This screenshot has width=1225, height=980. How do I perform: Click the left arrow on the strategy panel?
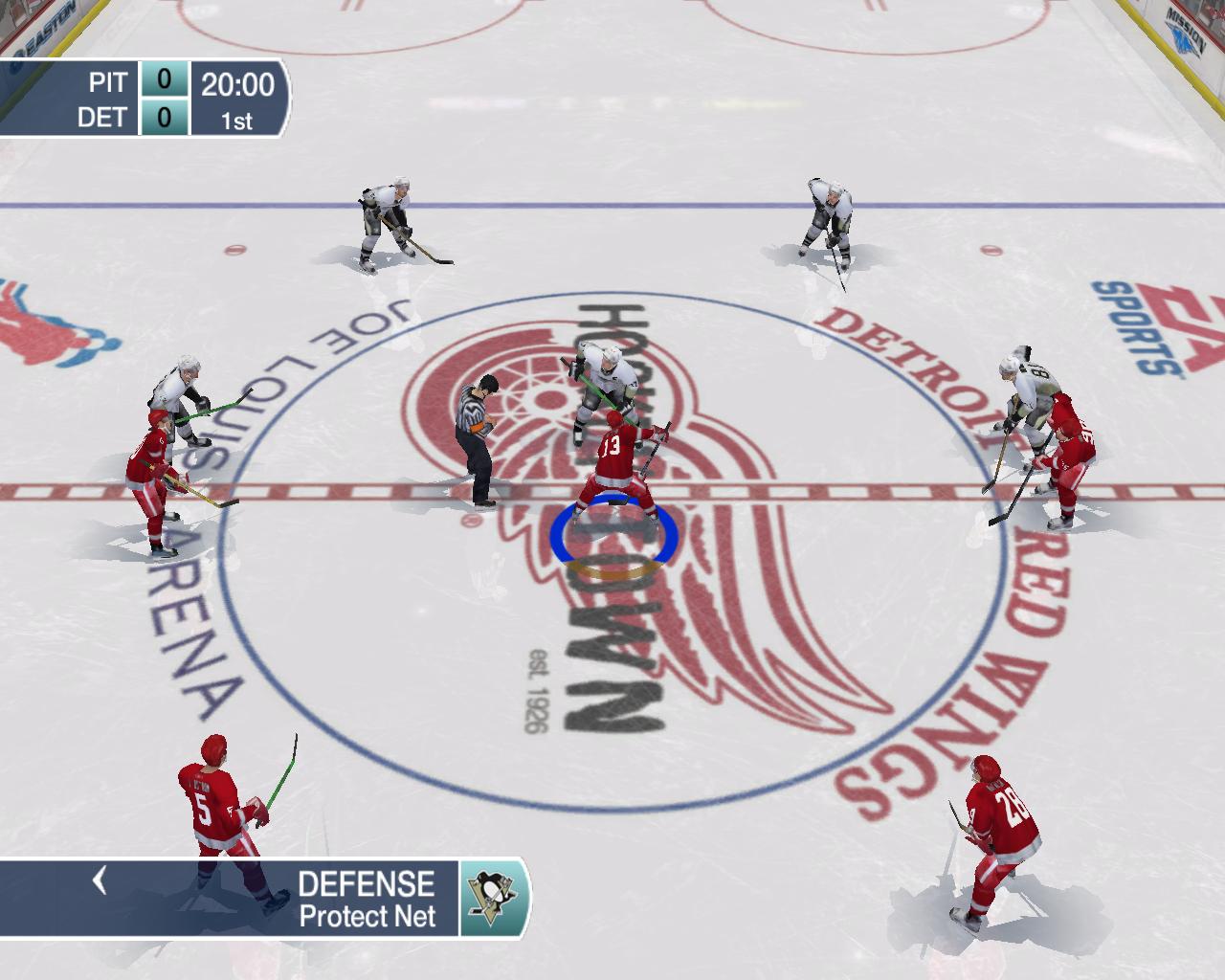(99, 880)
